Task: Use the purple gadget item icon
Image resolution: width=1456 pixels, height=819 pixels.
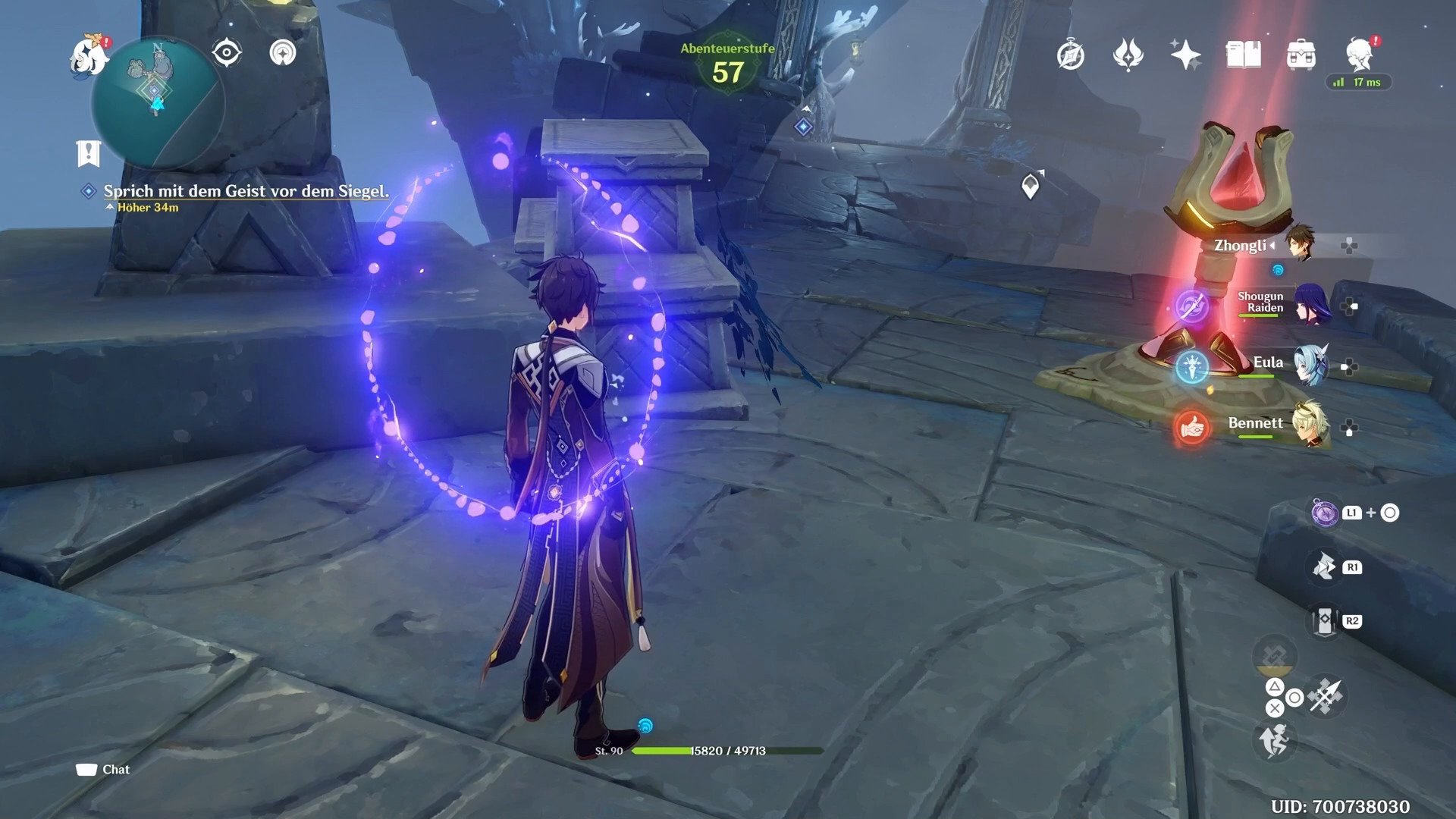Action: tap(1325, 513)
